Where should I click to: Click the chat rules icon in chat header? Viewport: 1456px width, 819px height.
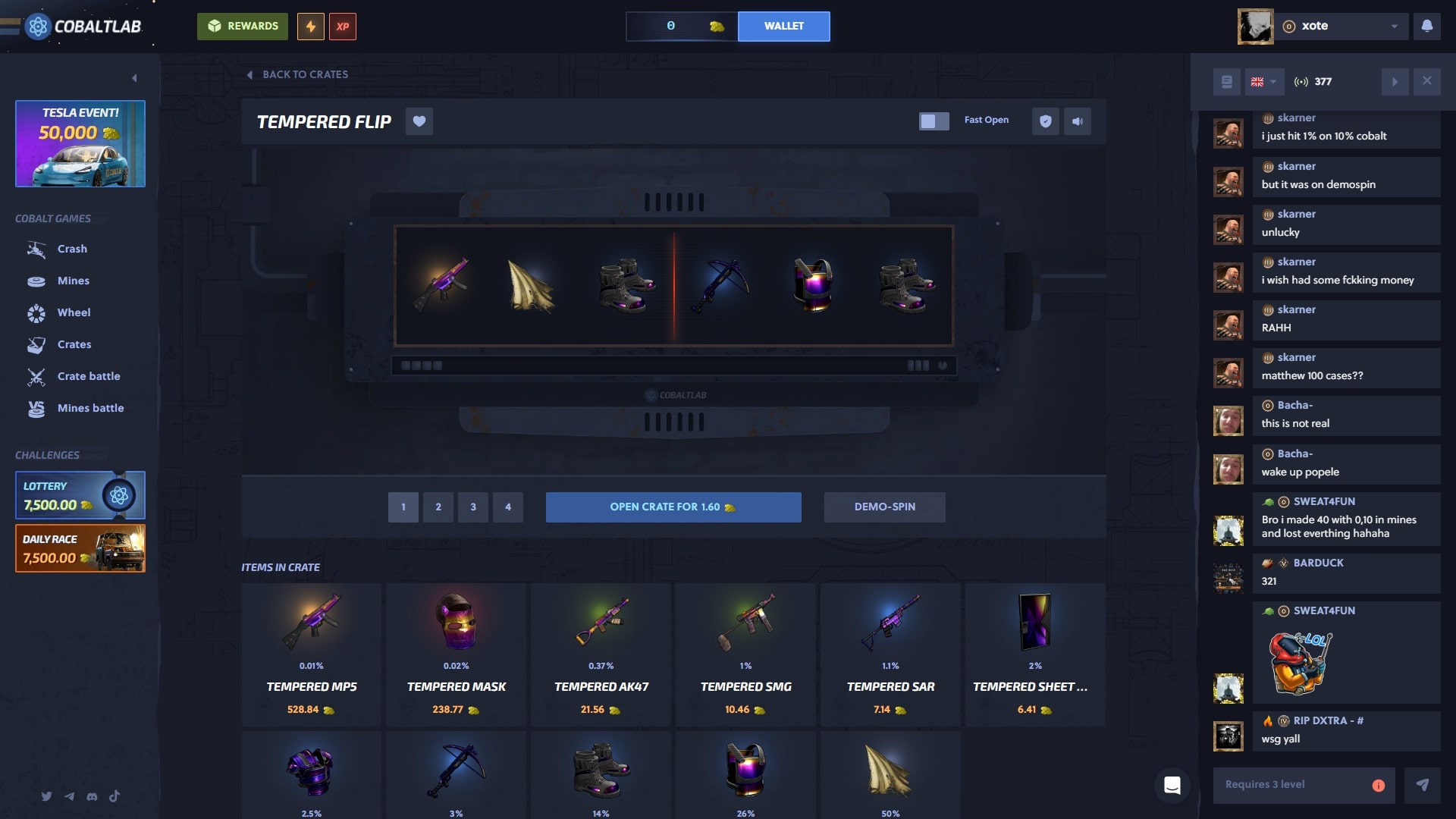(x=1226, y=81)
